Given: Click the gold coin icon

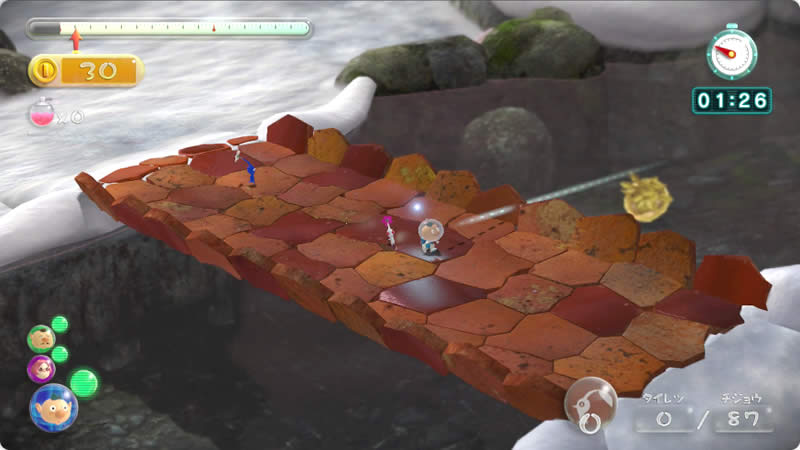Looking at the screenshot, I should coord(44,70).
